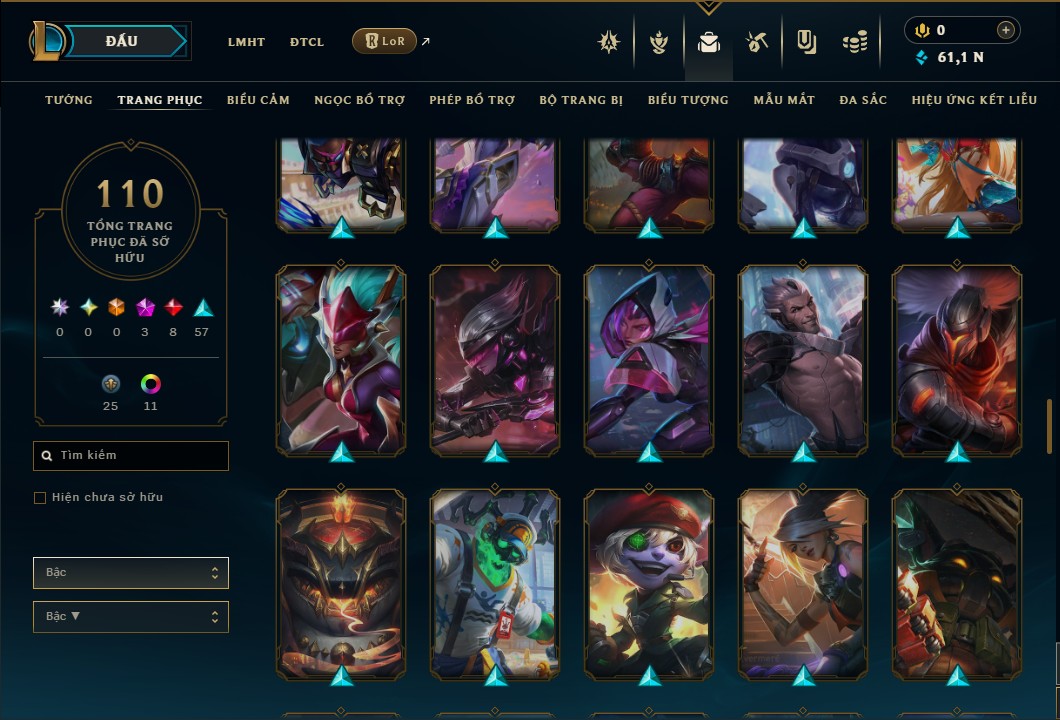This screenshot has width=1060, height=720.
Task: Open the hammer loot icon
Action: pyautogui.click(x=756, y=42)
